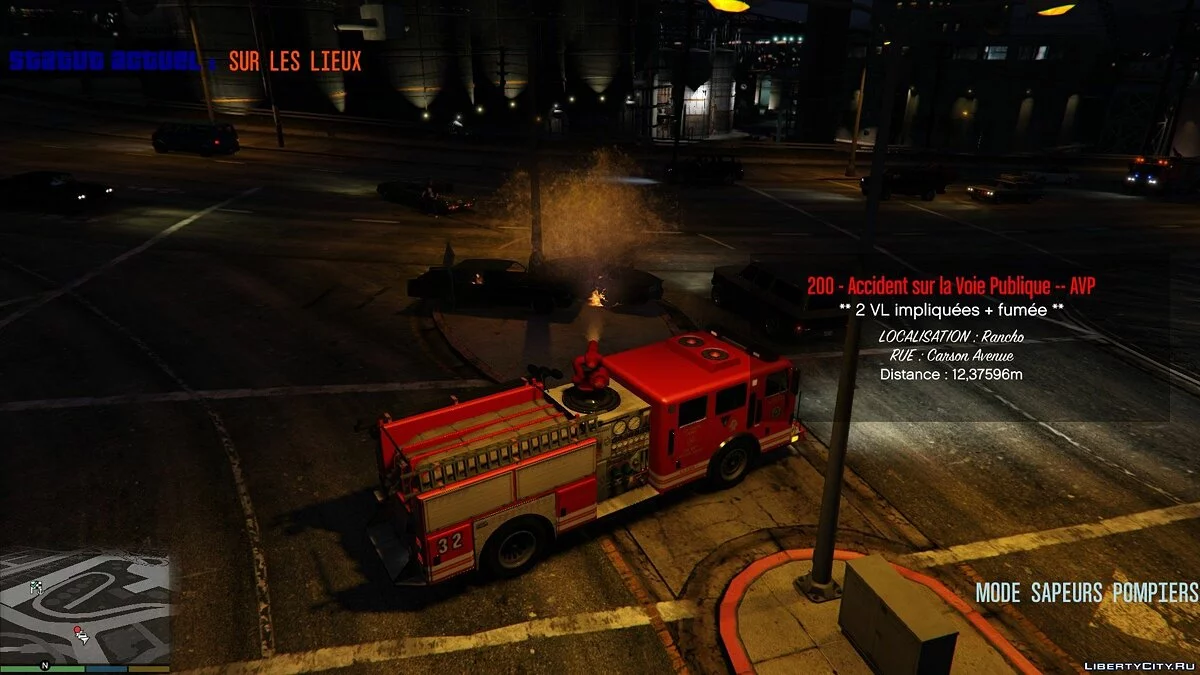The width and height of the screenshot is (1200, 675).
Task: Open the Accident sur la Voie Publique callout
Action: point(950,286)
